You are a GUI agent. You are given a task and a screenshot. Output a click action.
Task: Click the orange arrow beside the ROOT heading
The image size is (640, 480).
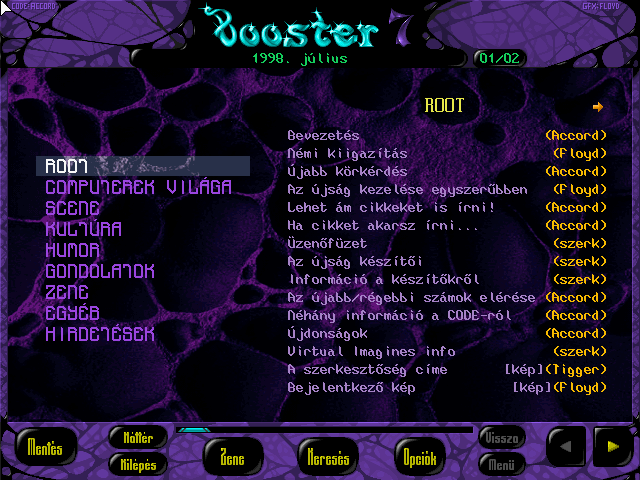click(598, 106)
